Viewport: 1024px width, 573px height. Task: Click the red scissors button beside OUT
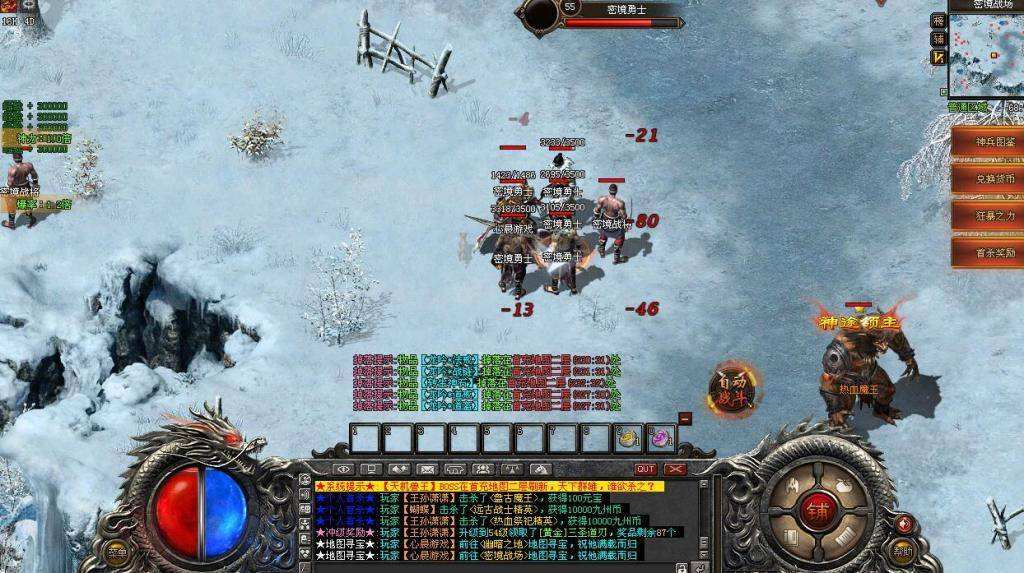coord(676,469)
